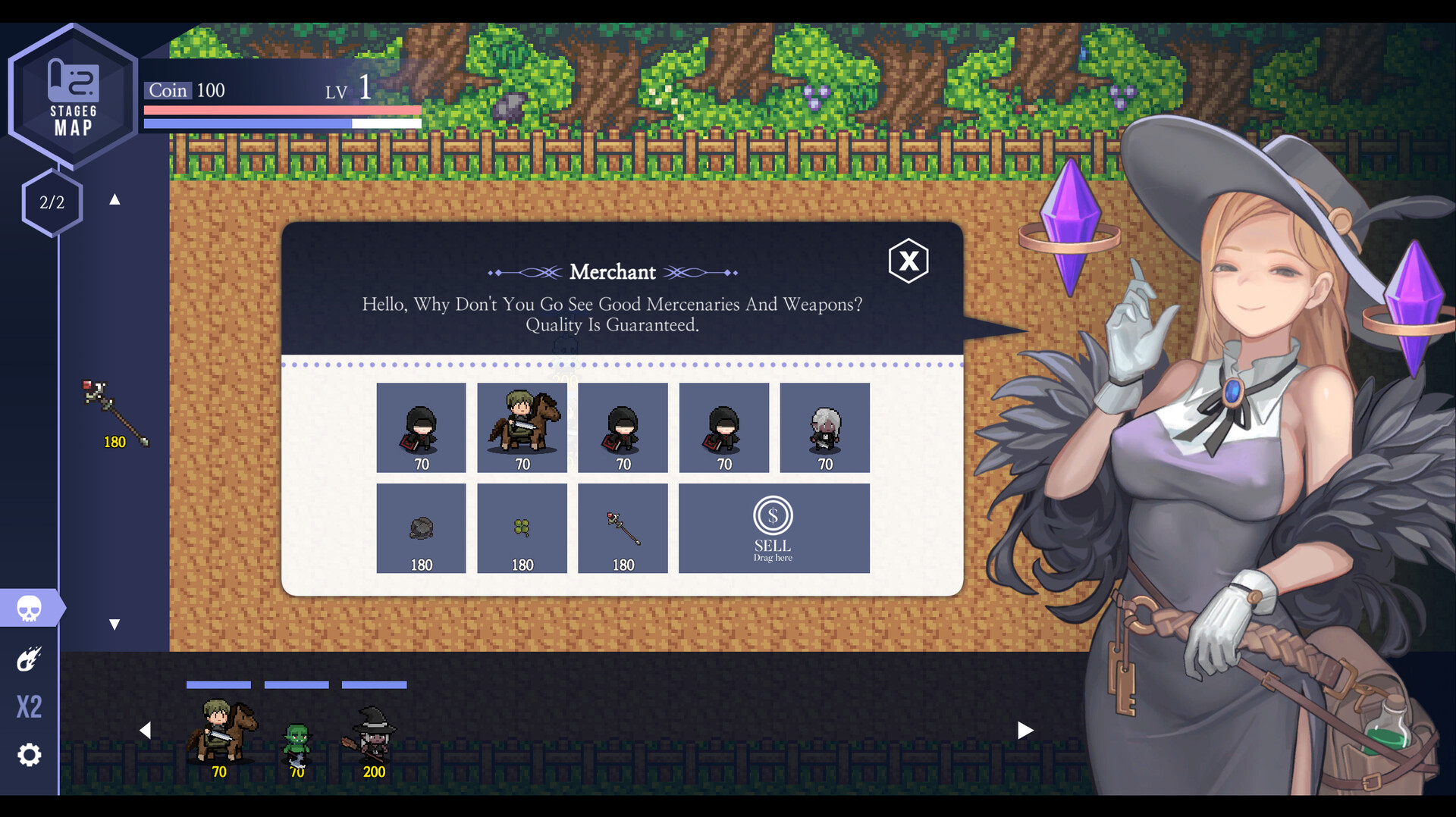This screenshot has width=1456, height=817.
Task: Collapse the list with the down arrow
Action: (x=115, y=624)
